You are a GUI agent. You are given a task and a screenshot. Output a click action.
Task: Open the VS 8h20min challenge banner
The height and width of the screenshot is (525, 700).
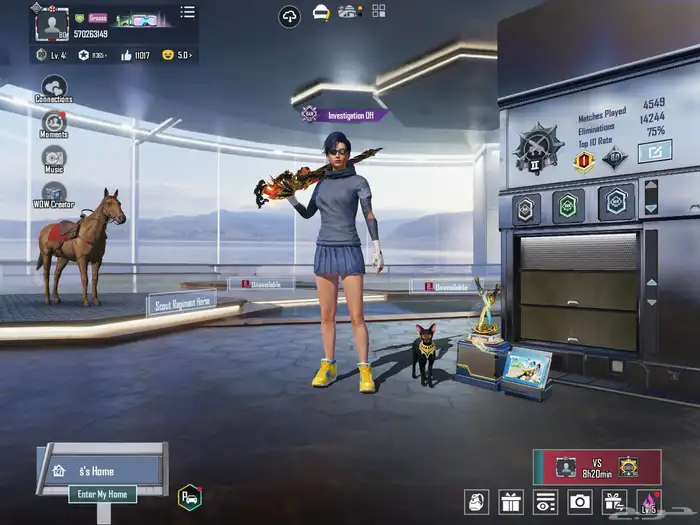point(597,466)
